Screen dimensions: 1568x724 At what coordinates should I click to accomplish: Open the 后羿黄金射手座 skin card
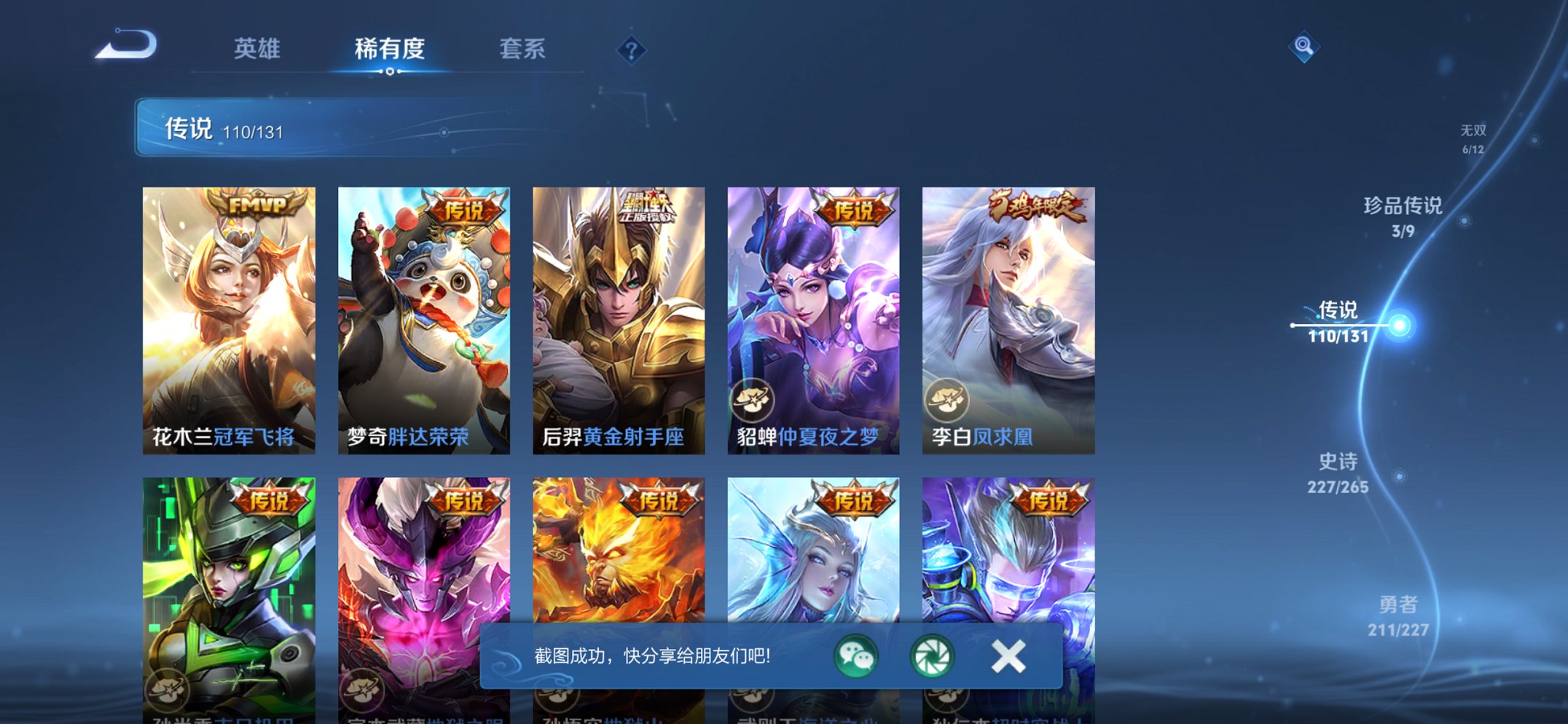(x=618, y=313)
